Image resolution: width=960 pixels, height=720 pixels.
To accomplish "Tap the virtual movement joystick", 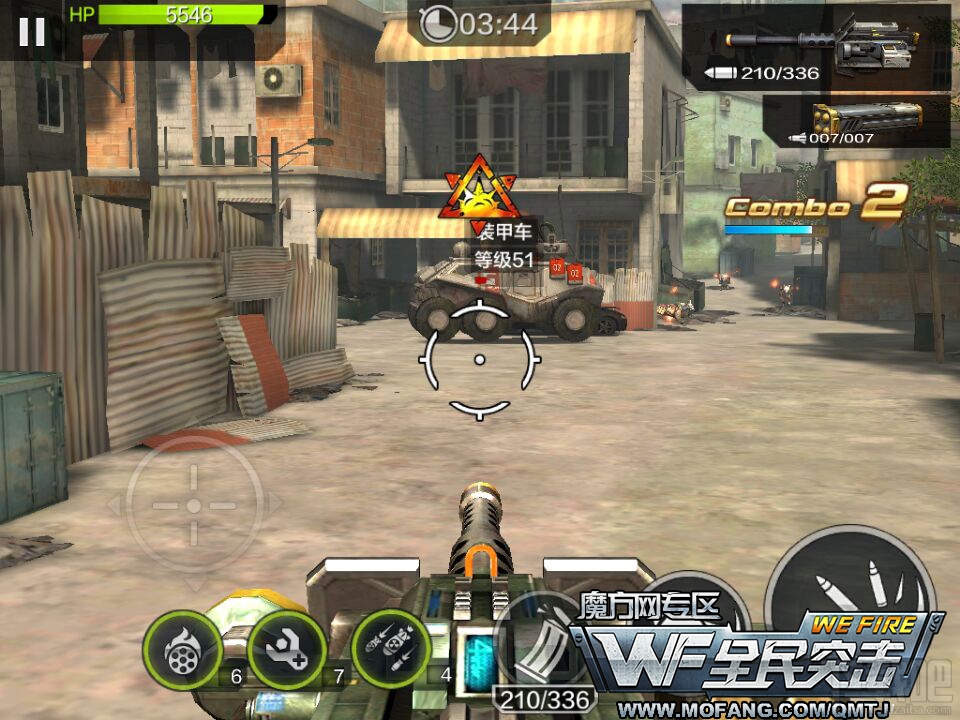I will point(194,505).
